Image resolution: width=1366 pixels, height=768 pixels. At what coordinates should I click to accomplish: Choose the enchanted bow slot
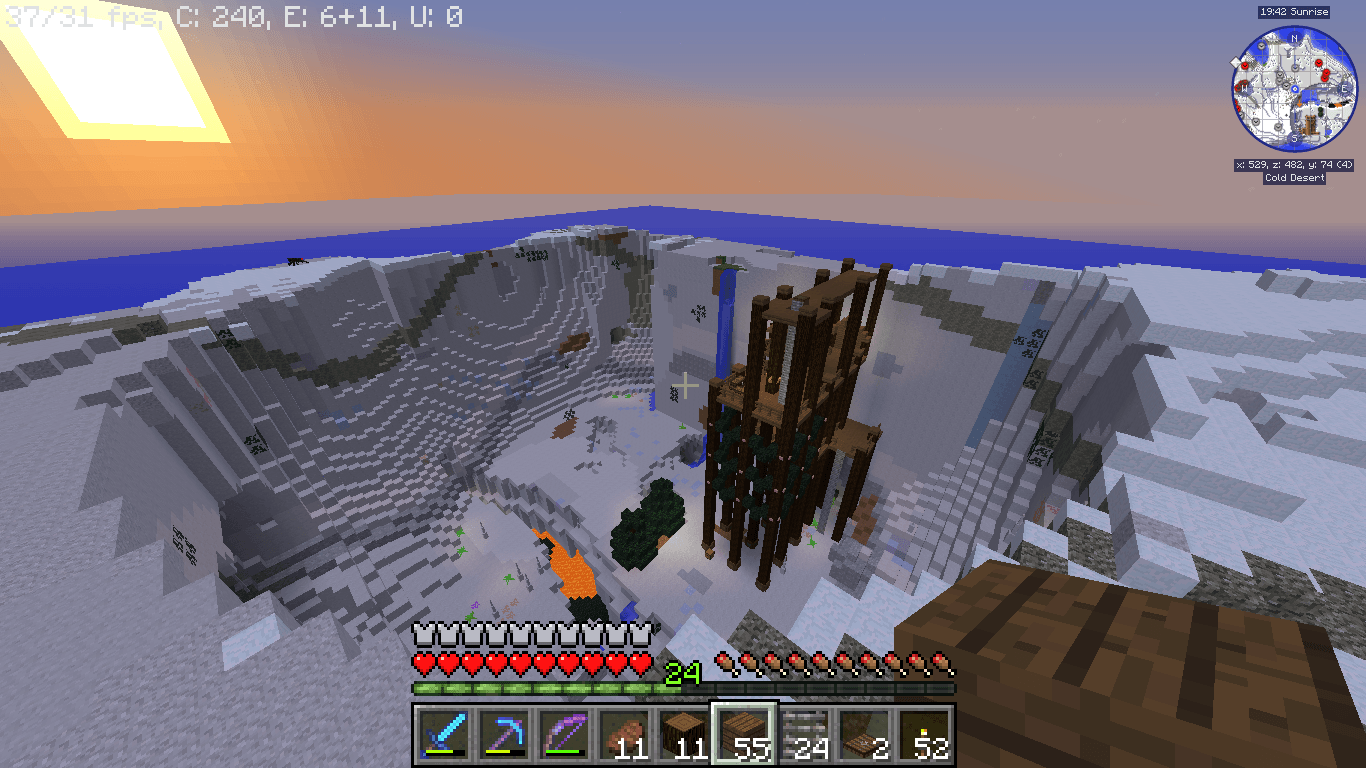coord(563,734)
